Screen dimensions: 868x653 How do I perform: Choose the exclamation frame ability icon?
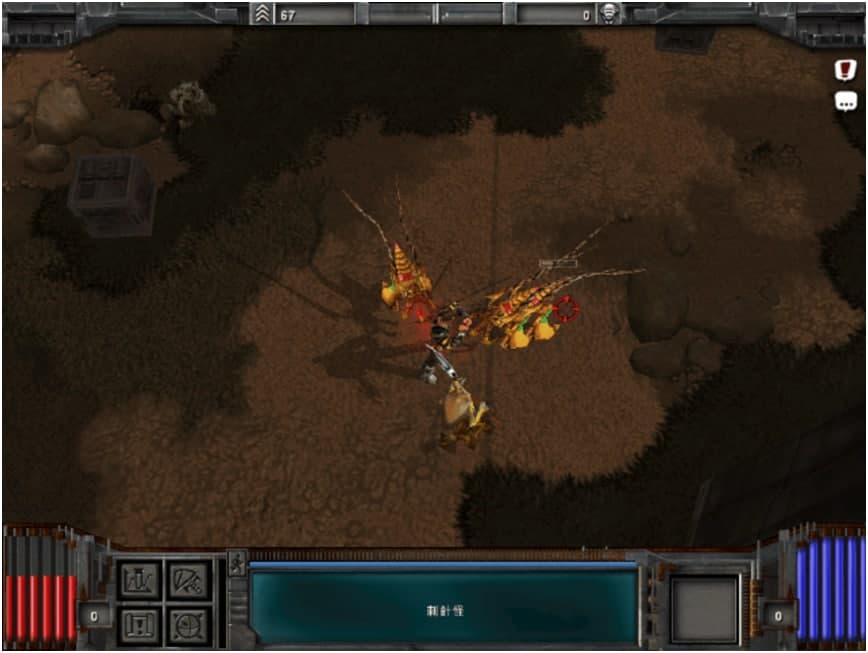tap(139, 624)
